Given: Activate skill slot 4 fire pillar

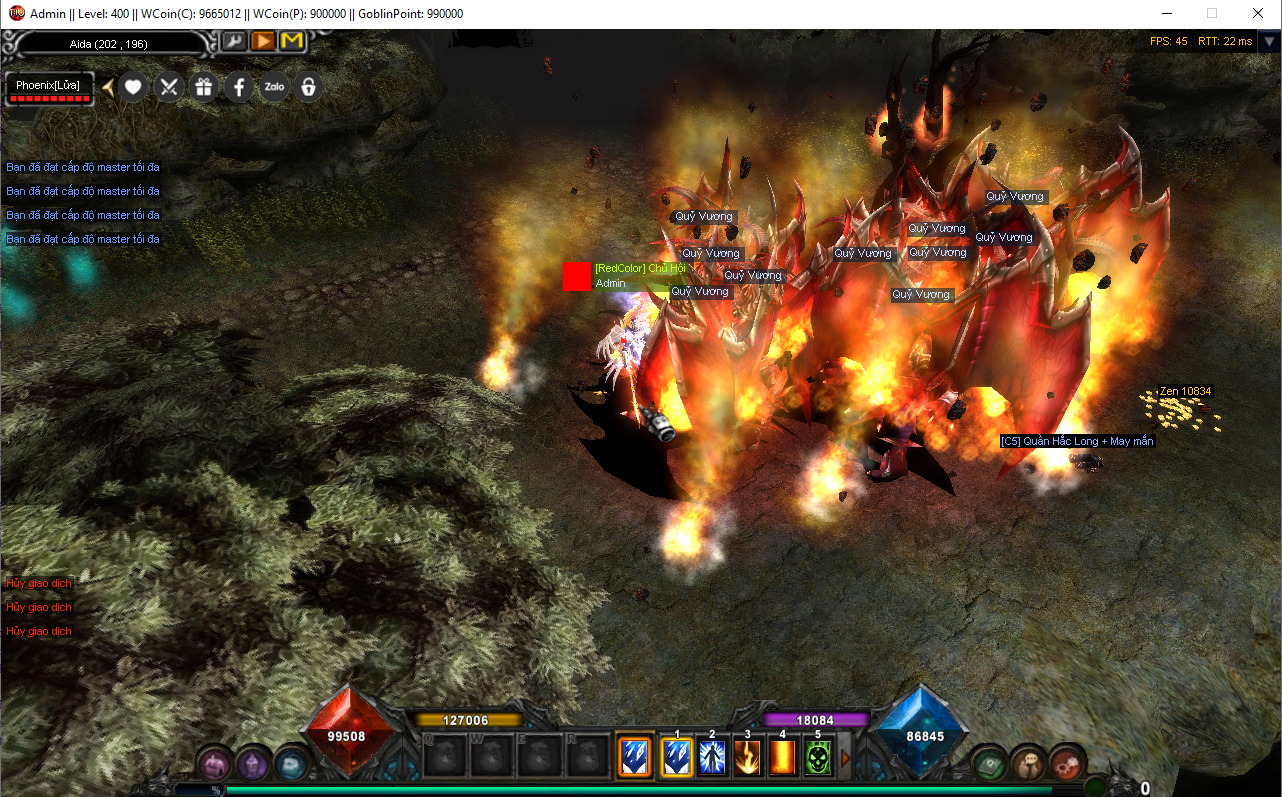Looking at the screenshot, I should tap(782, 757).
